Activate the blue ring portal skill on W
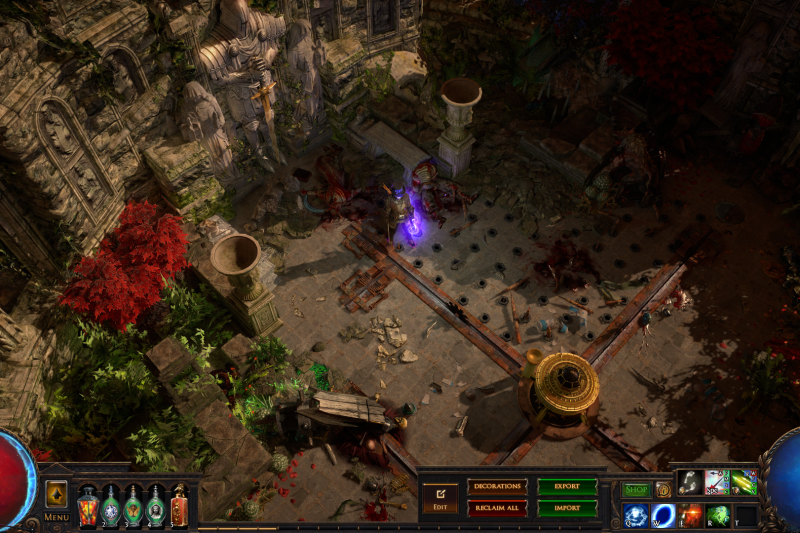The image size is (800, 533). [663, 516]
